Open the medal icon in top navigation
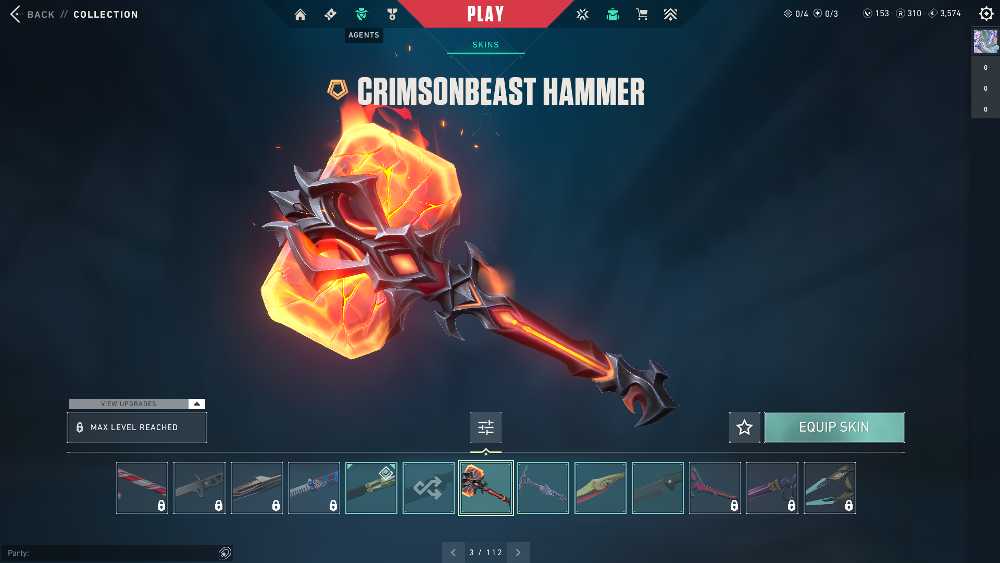The width and height of the screenshot is (1000, 563). [392, 15]
